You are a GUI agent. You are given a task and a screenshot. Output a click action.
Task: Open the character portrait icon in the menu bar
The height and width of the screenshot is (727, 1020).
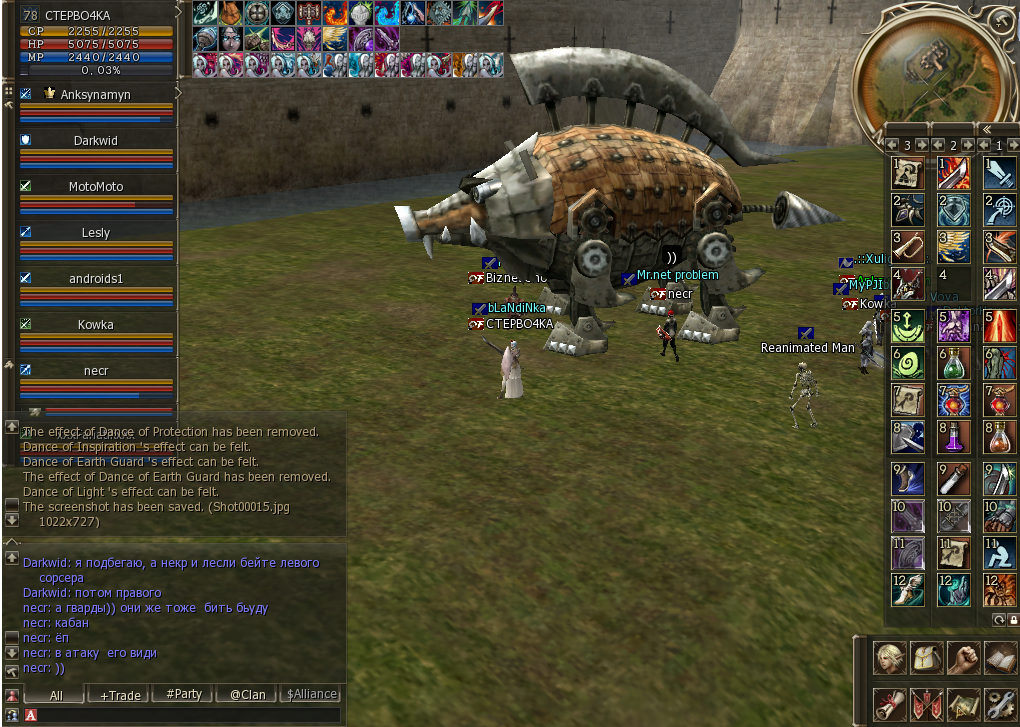pos(889,658)
